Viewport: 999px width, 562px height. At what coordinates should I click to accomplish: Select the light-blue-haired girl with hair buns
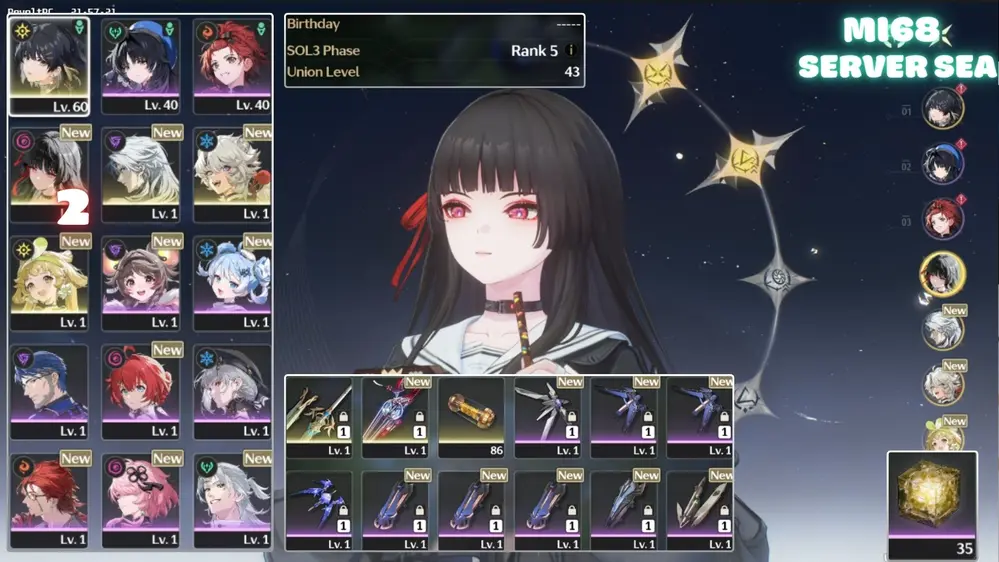click(232, 283)
